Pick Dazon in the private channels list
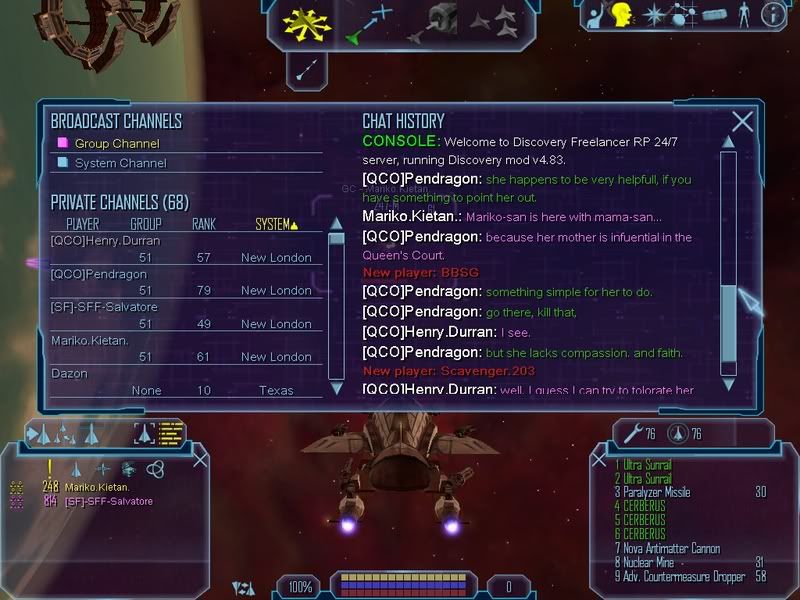 [x=69, y=373]
